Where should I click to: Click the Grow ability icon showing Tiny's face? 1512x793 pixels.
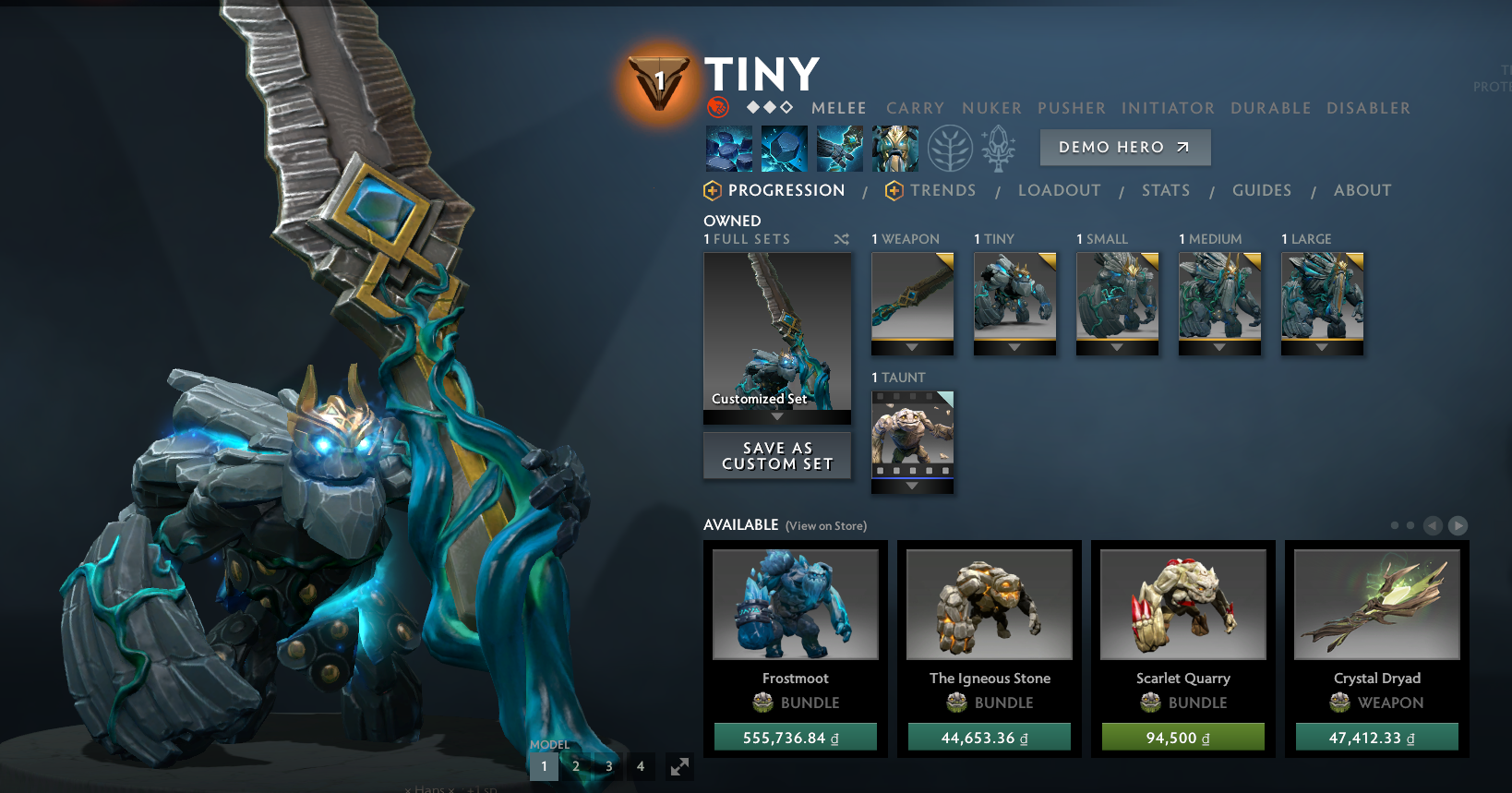coord(894,148)
